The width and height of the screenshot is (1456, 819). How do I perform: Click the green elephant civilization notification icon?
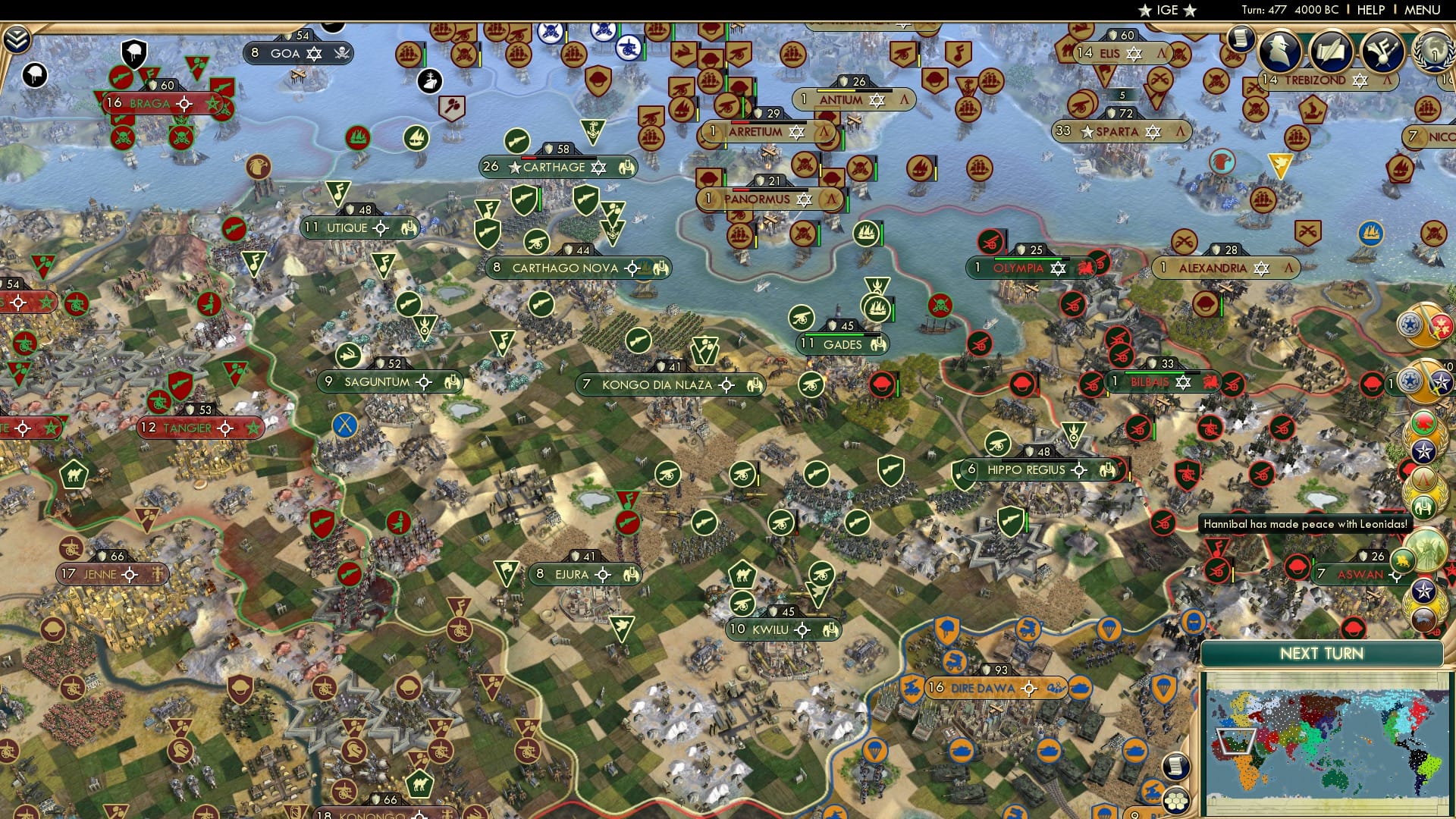pyautogui.click(x=1425, y=507)
